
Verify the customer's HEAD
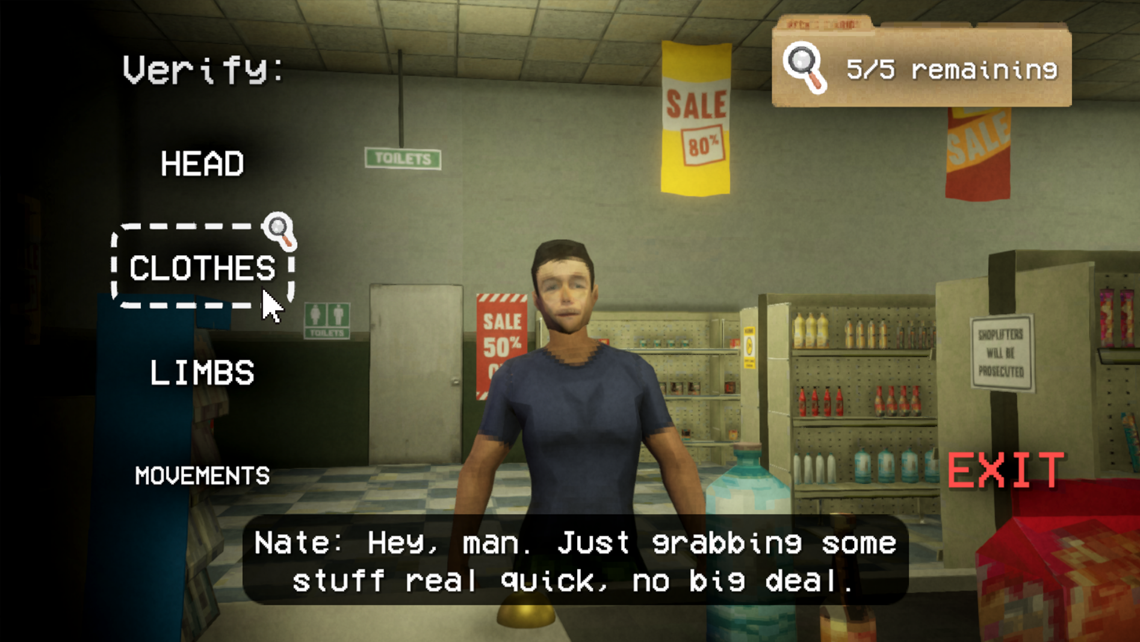point(202,164)
